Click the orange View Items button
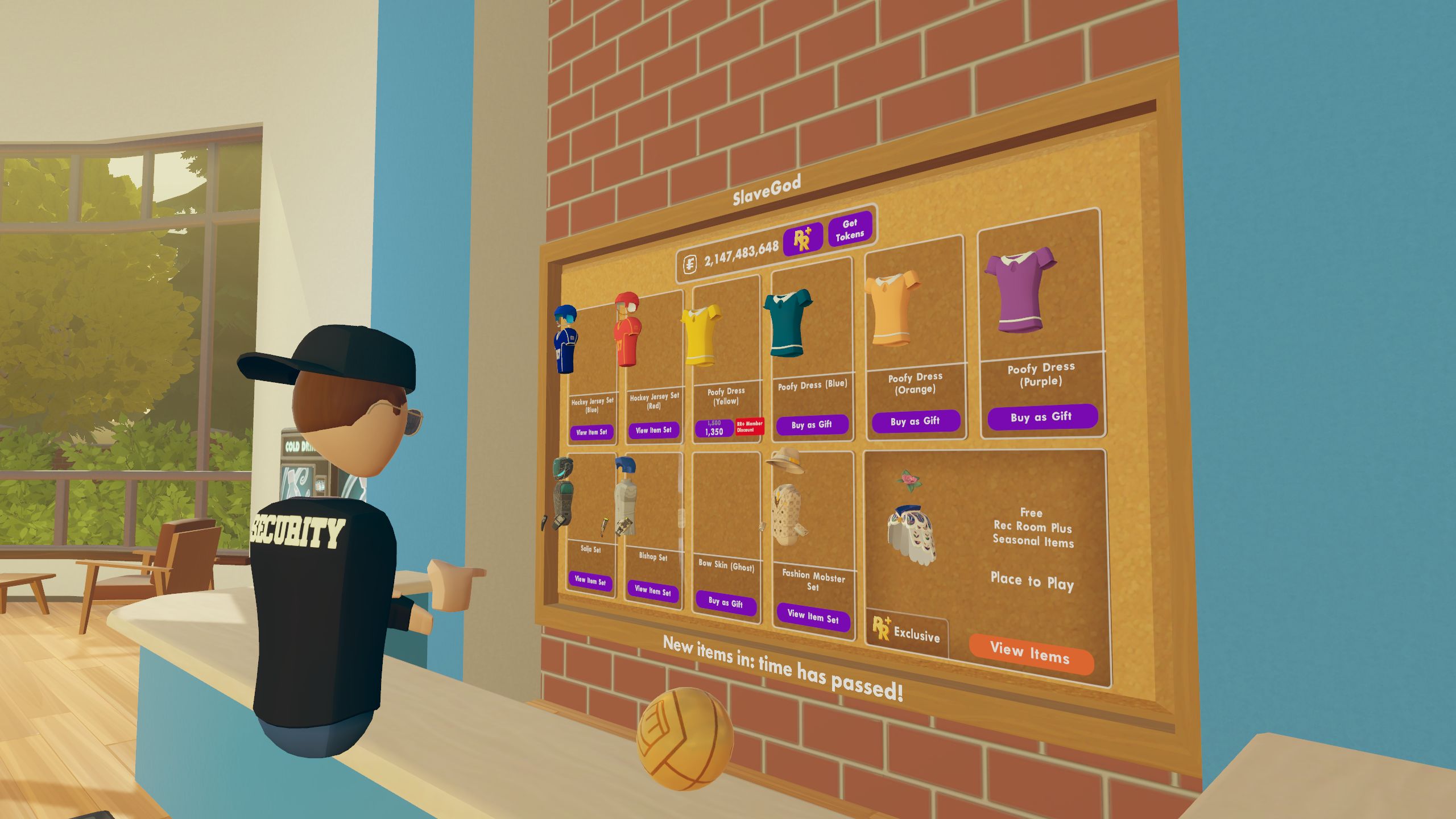 (x=1031, y=653)
